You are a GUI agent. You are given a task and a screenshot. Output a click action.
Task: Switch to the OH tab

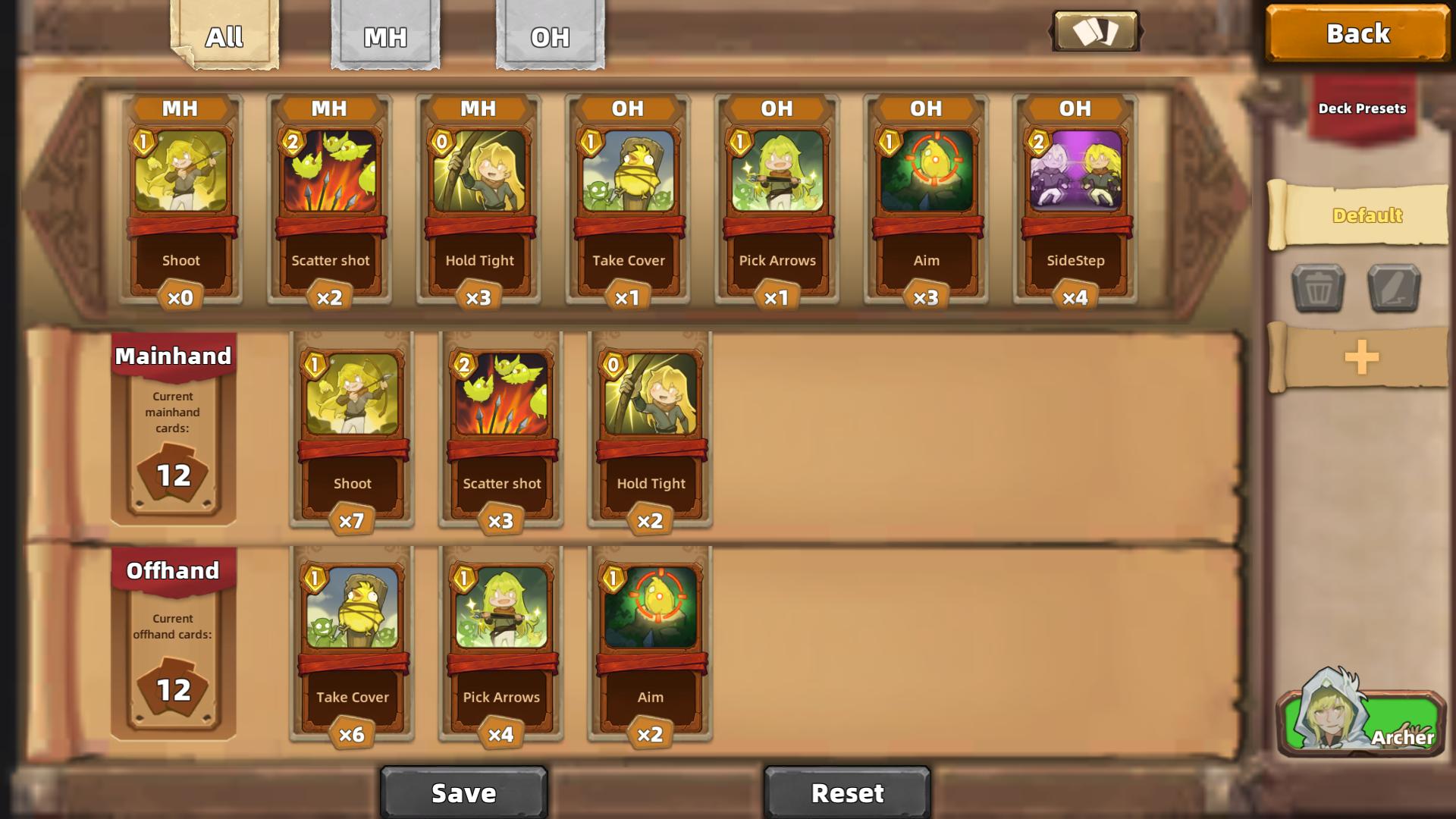pyautogui.click(x=551, y=34)
